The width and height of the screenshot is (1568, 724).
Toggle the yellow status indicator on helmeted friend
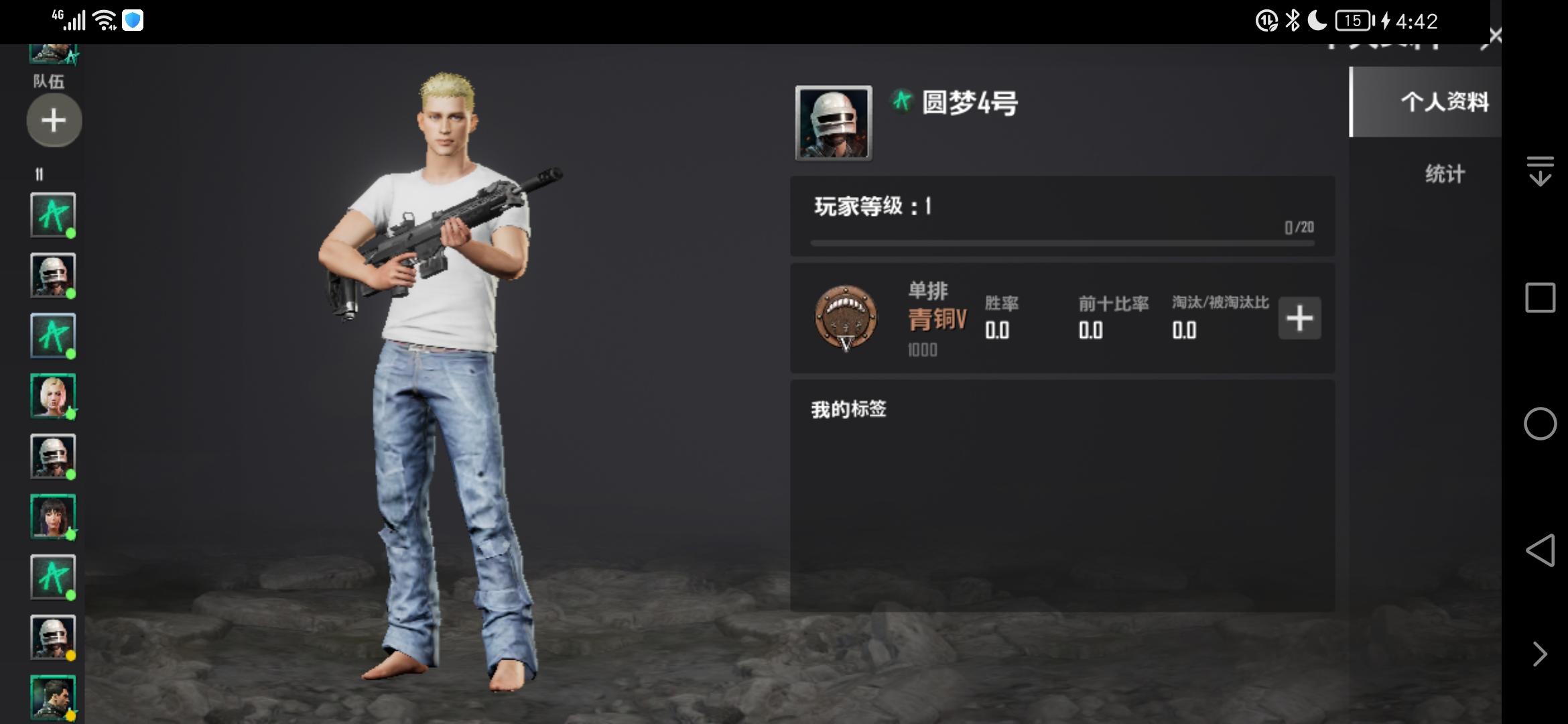tap(69, 655)
